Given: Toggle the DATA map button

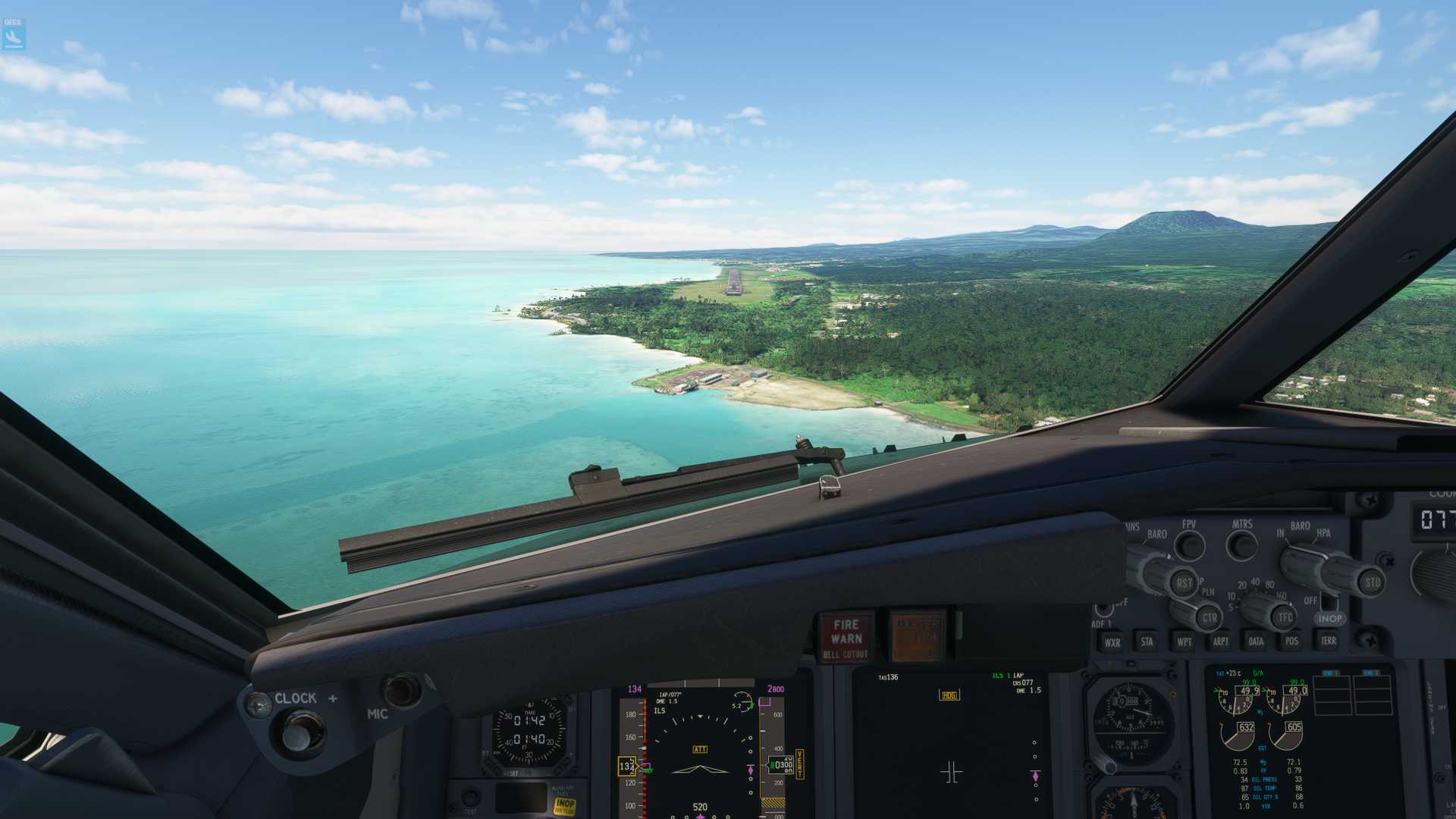Looking at the screenshot, I should pos(1256,642).
